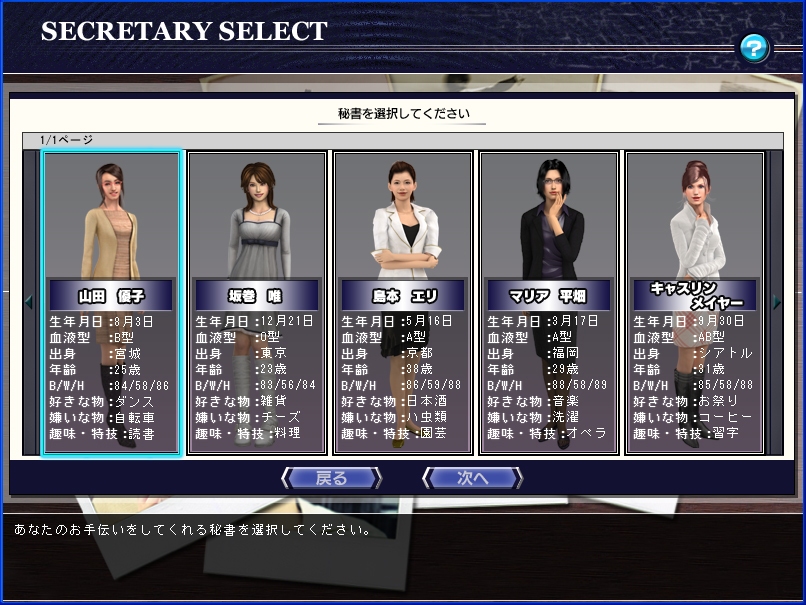The width and height of the screenshot is (806, 605).
Task: Select secretary 山田 優子 card
Action: [x=112, y=302]
